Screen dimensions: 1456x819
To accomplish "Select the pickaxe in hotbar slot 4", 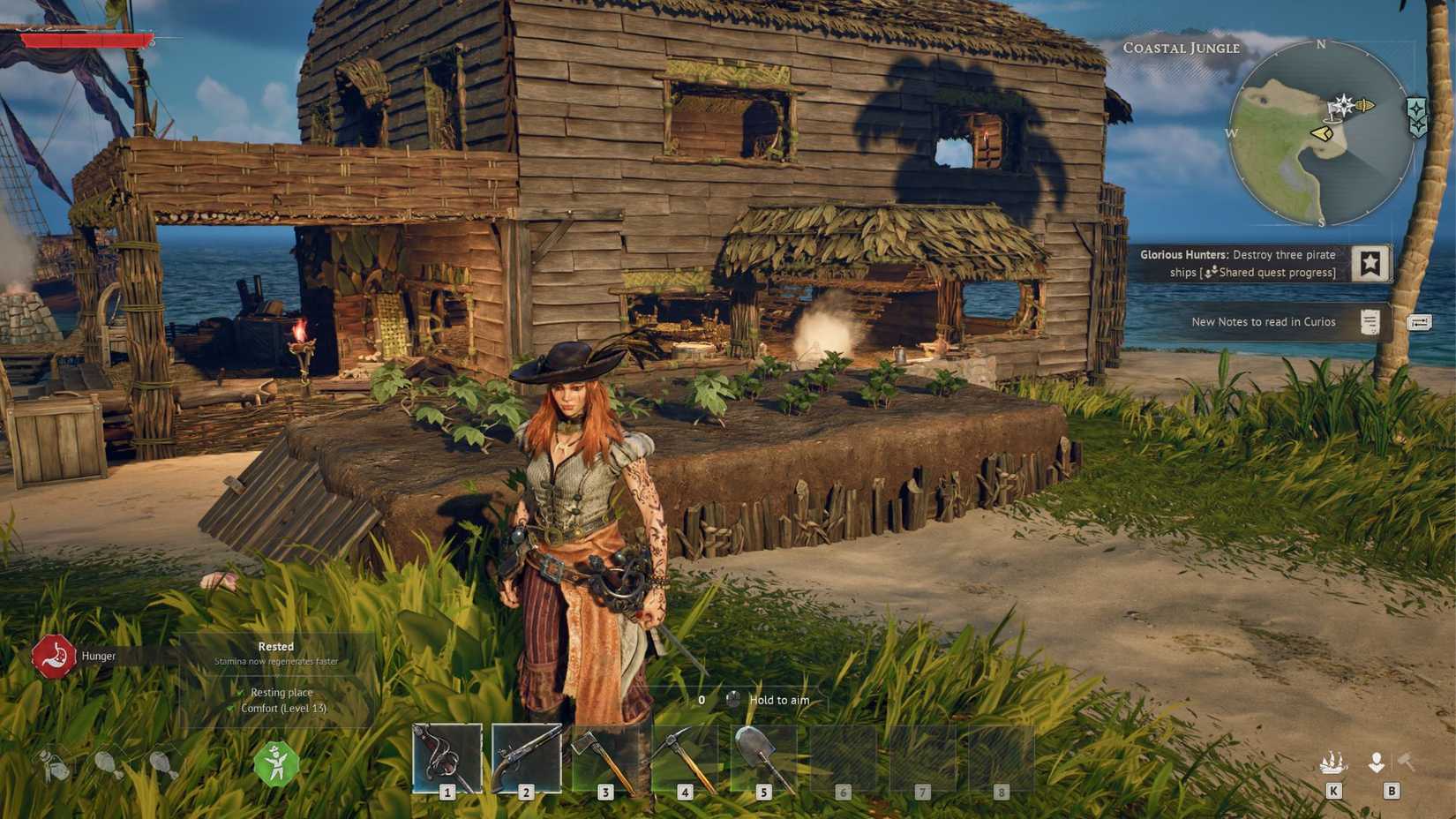I will pos(685,757).
